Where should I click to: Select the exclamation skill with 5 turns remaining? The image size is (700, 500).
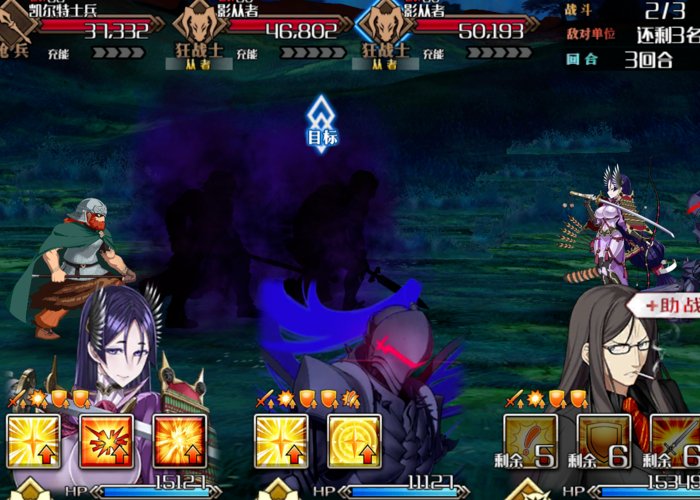(x=529, y=441)
